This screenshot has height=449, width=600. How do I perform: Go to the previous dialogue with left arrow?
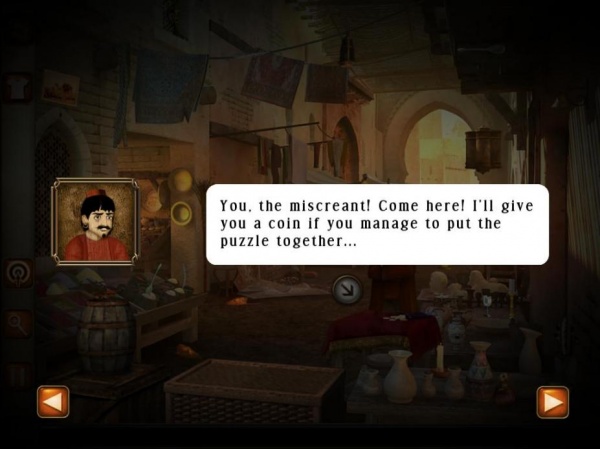52,402
